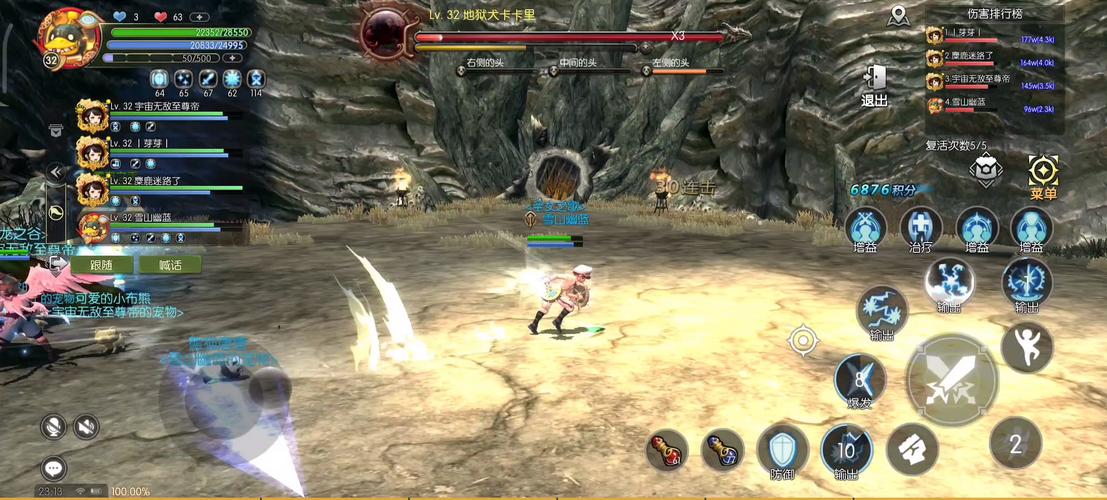Click the 喊话 shout button
Screen dimensions: 1107x500
click(x=170, y=265)
